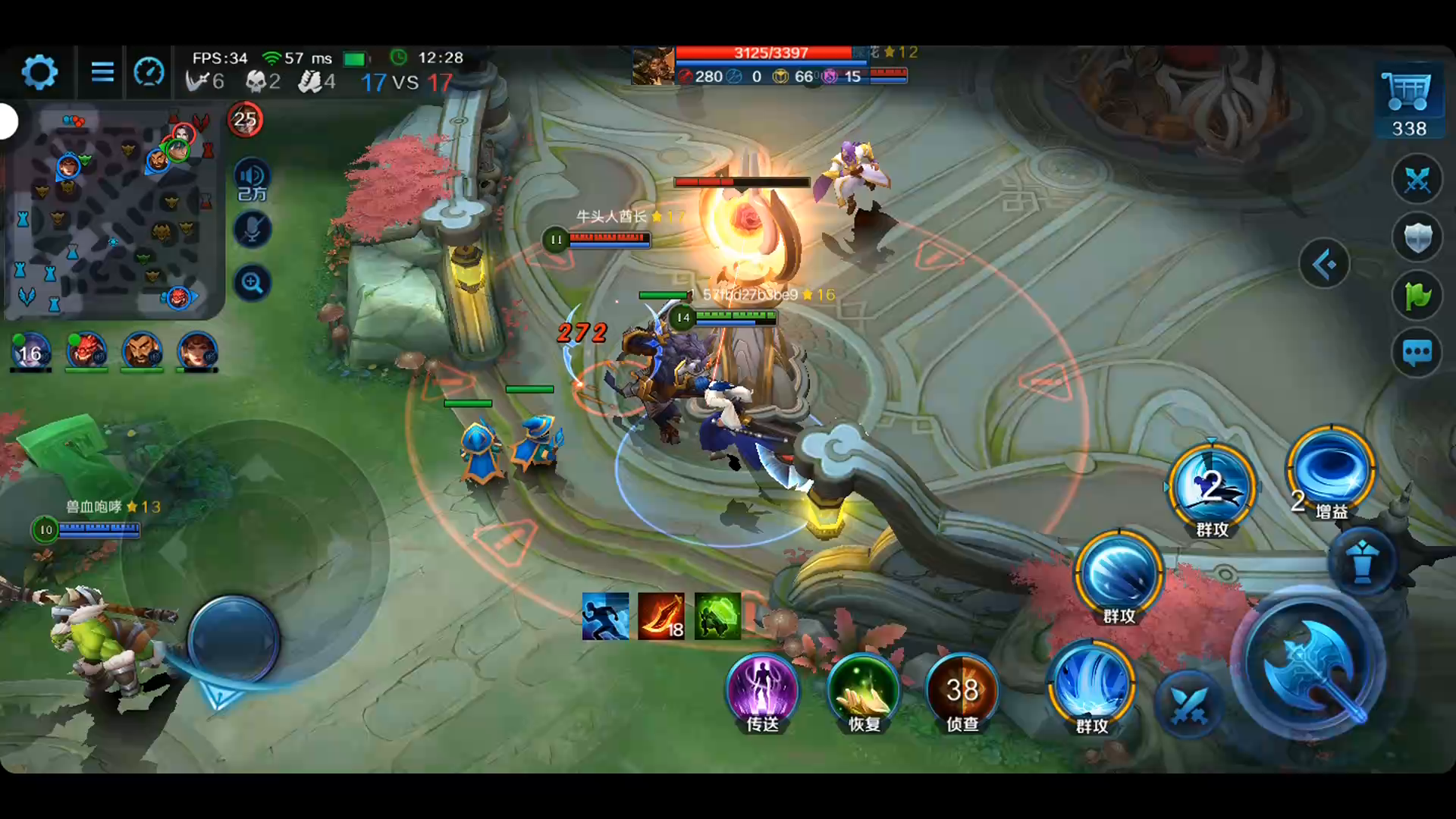1456x819 pixels.
Task: Select the red demon teammate portrait
Action: point(86,352)
